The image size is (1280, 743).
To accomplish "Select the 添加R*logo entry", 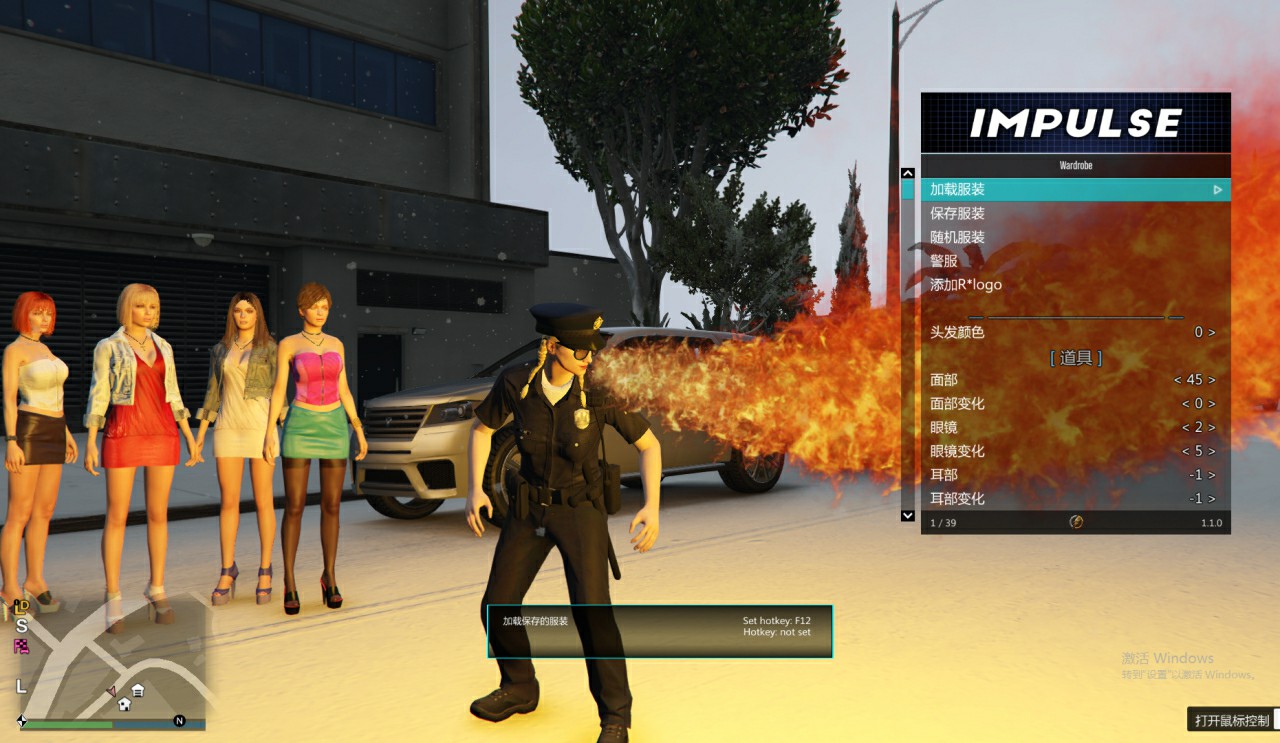I will [1075, 285].
